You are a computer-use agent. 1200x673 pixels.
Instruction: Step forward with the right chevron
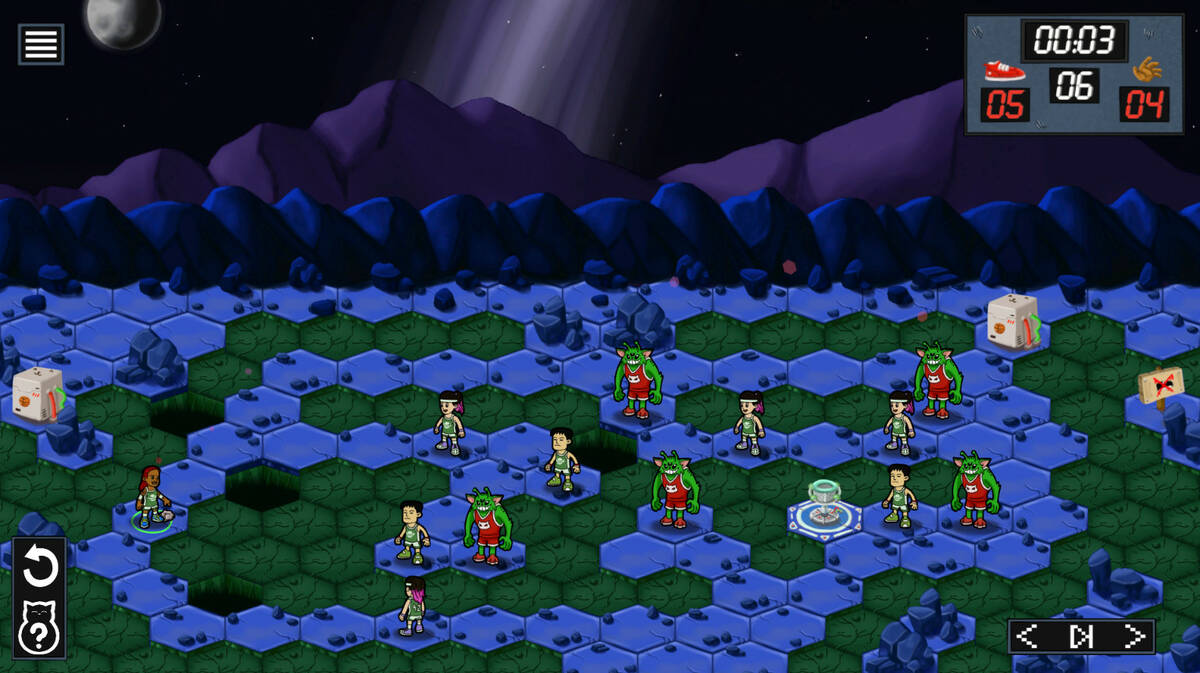(1133, 636)
